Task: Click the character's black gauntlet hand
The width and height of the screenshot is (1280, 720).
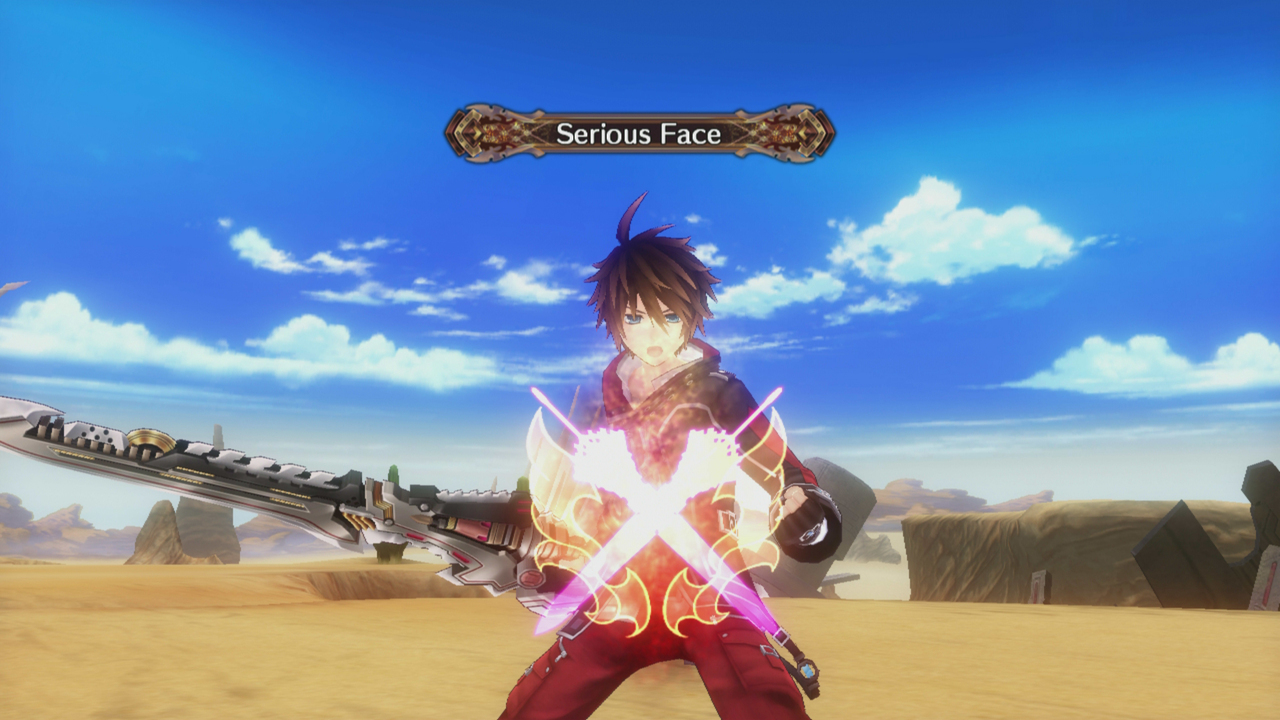Action: 812,531
